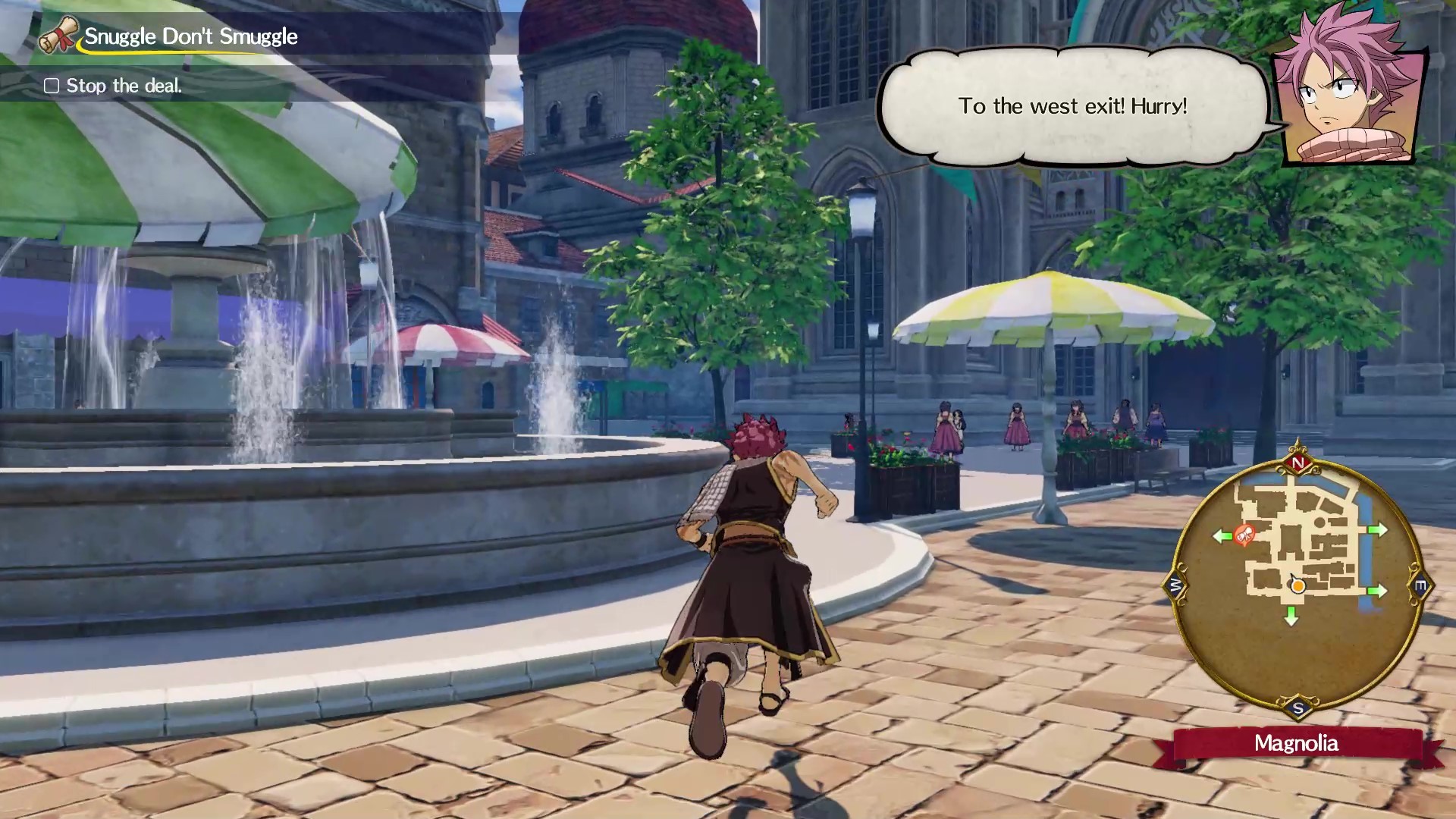
Task: Click the E compass marker on minimap
Action: [1419, 583]
